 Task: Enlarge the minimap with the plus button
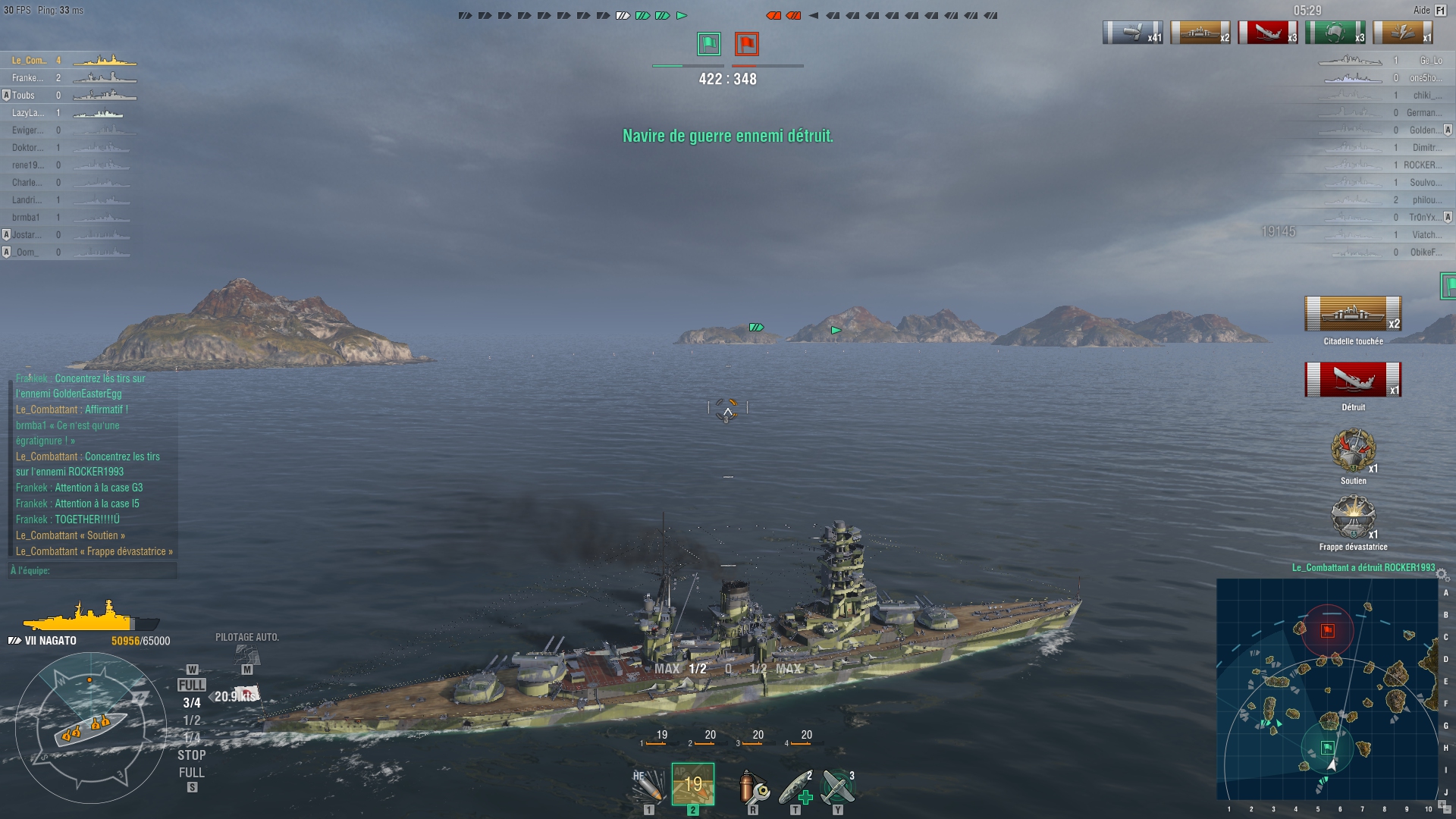coord(1442,803)
